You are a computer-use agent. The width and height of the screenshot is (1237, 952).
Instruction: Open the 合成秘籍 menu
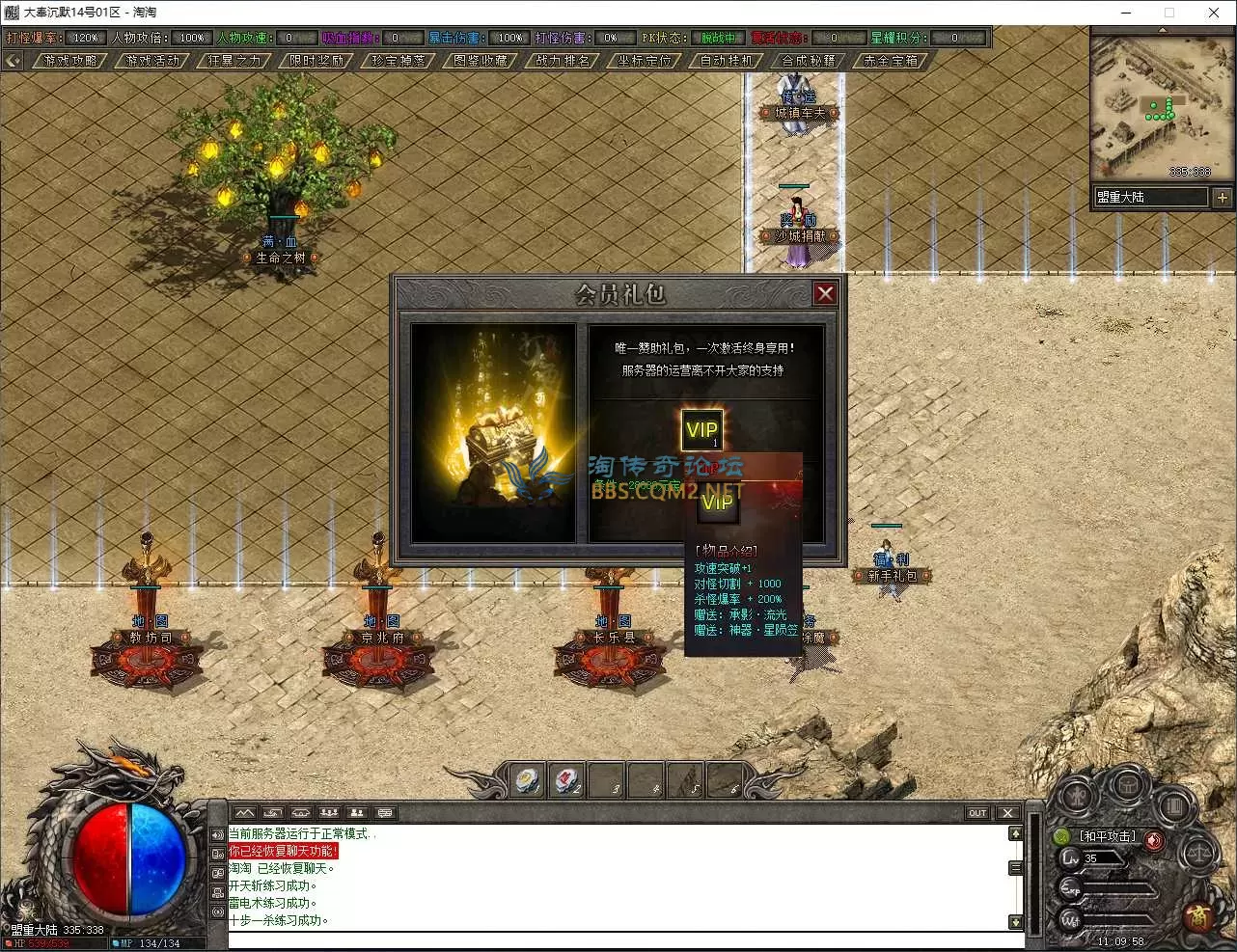(x=810, y=61)
